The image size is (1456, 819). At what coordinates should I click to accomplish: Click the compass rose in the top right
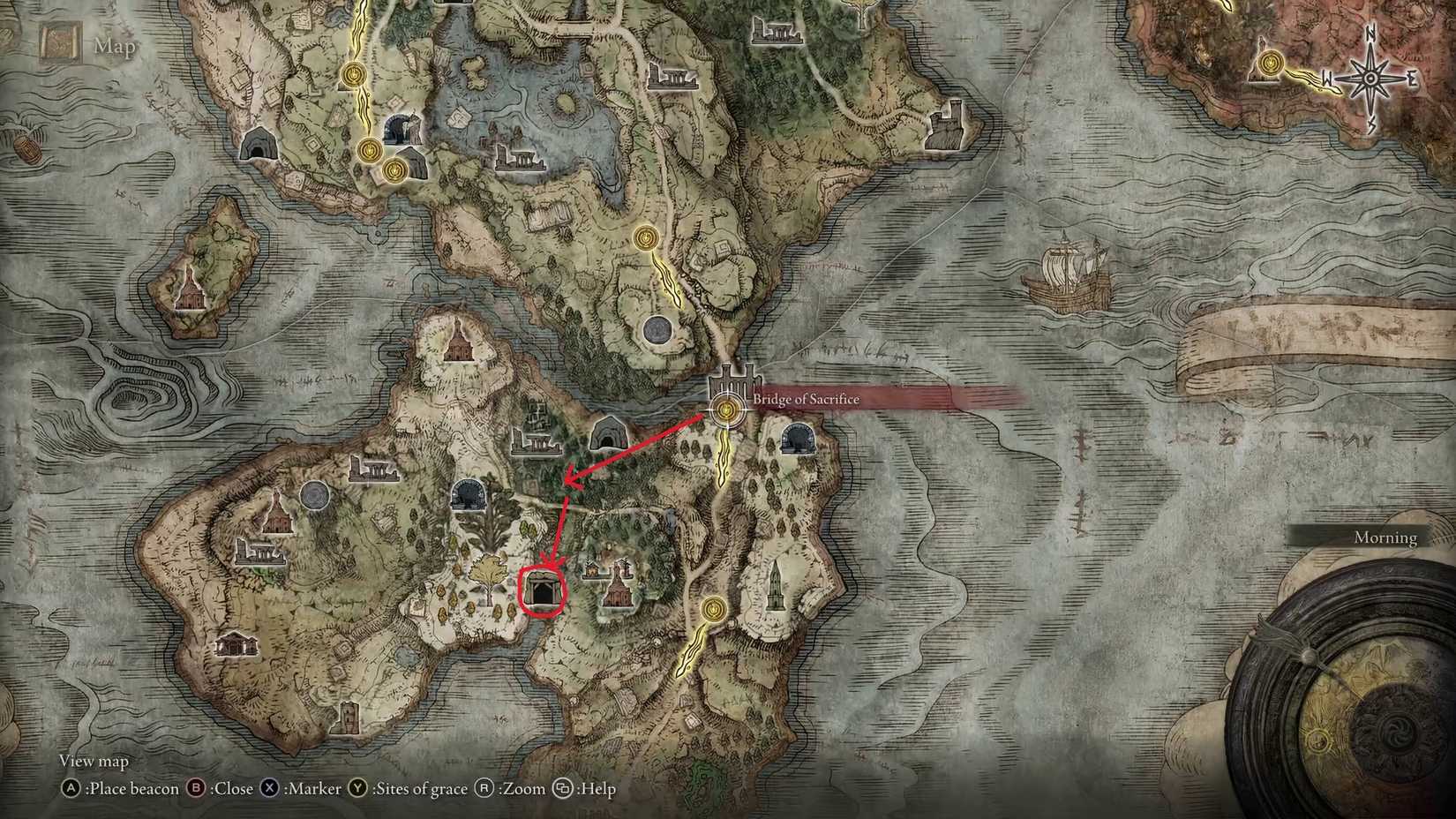point(1369,78)
